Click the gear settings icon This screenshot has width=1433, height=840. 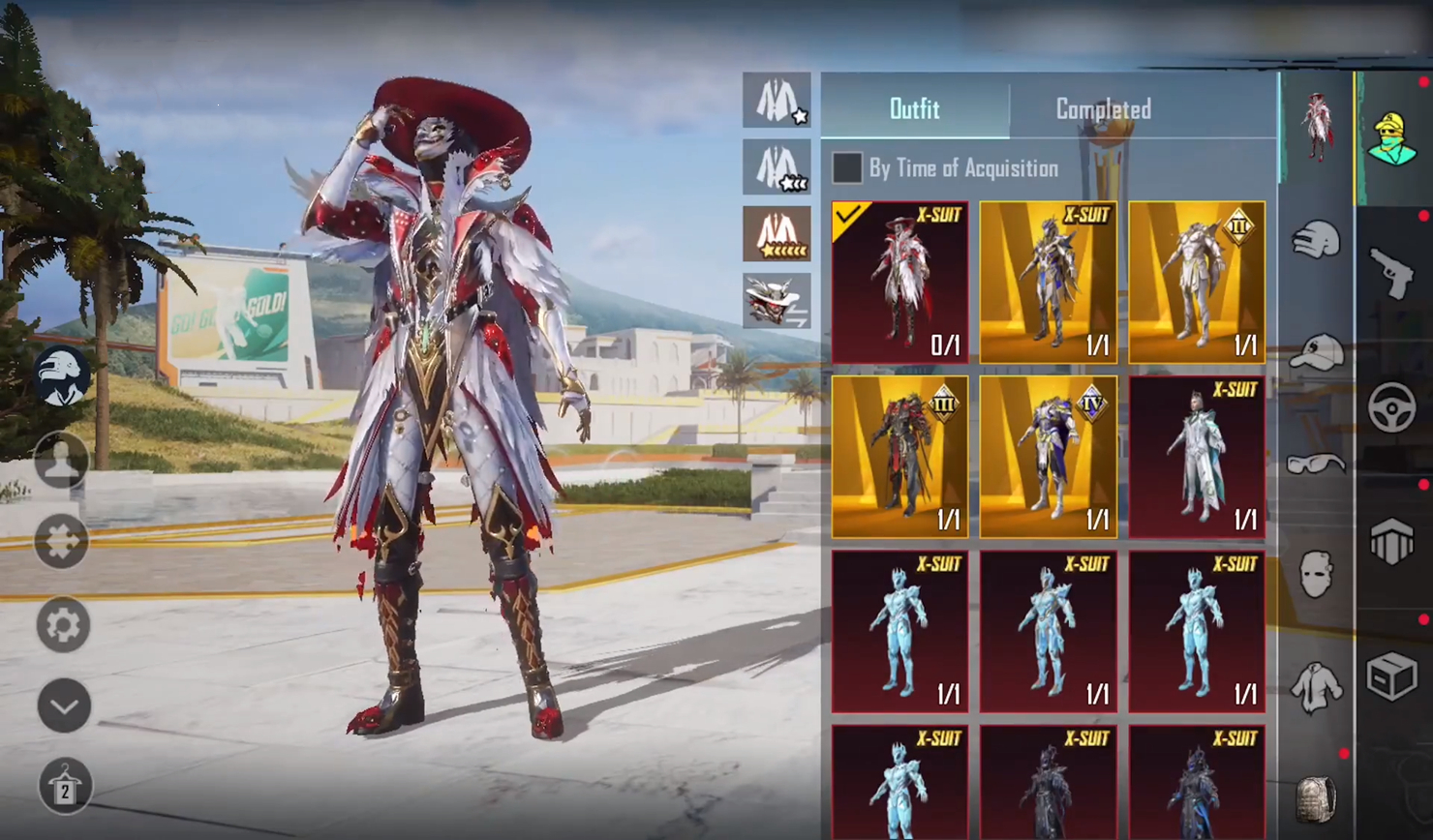tap(63, 624)
